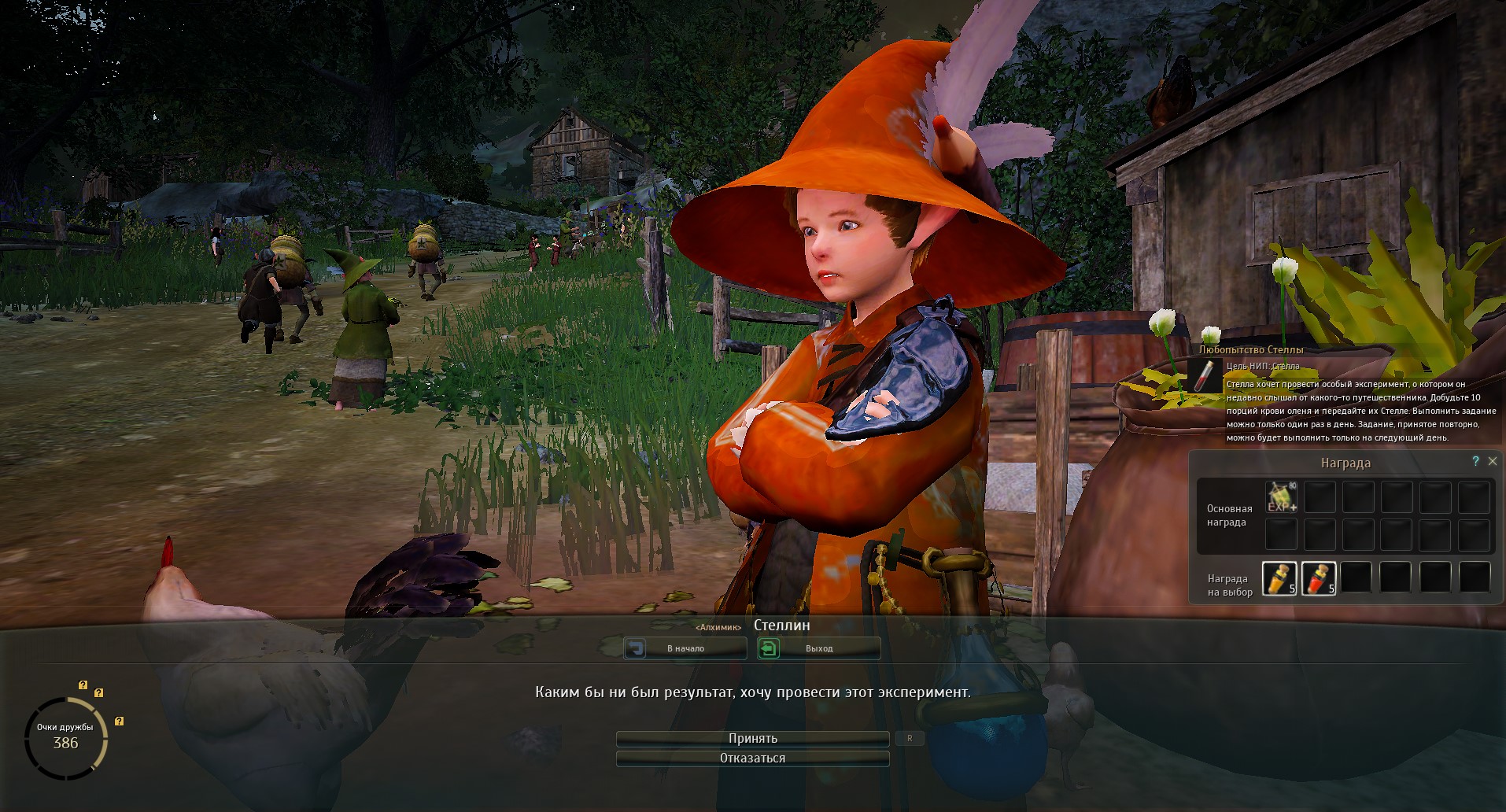Click the green exit icon in Выход button
The height and width of the screenshot is (812, 1506).
769,648
